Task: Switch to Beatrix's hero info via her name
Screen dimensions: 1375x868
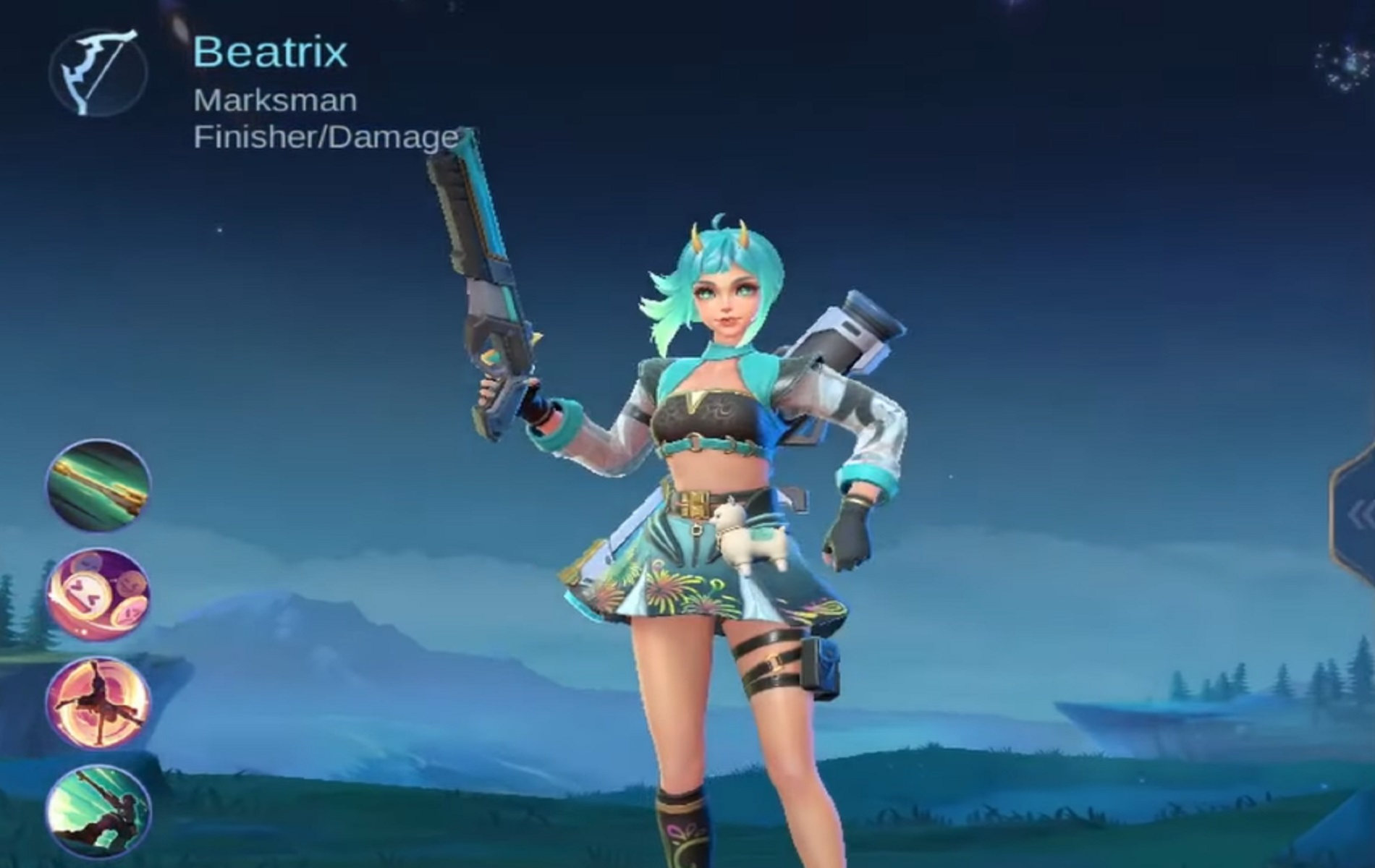Action: pyautogui.click(x=269, y=51)
